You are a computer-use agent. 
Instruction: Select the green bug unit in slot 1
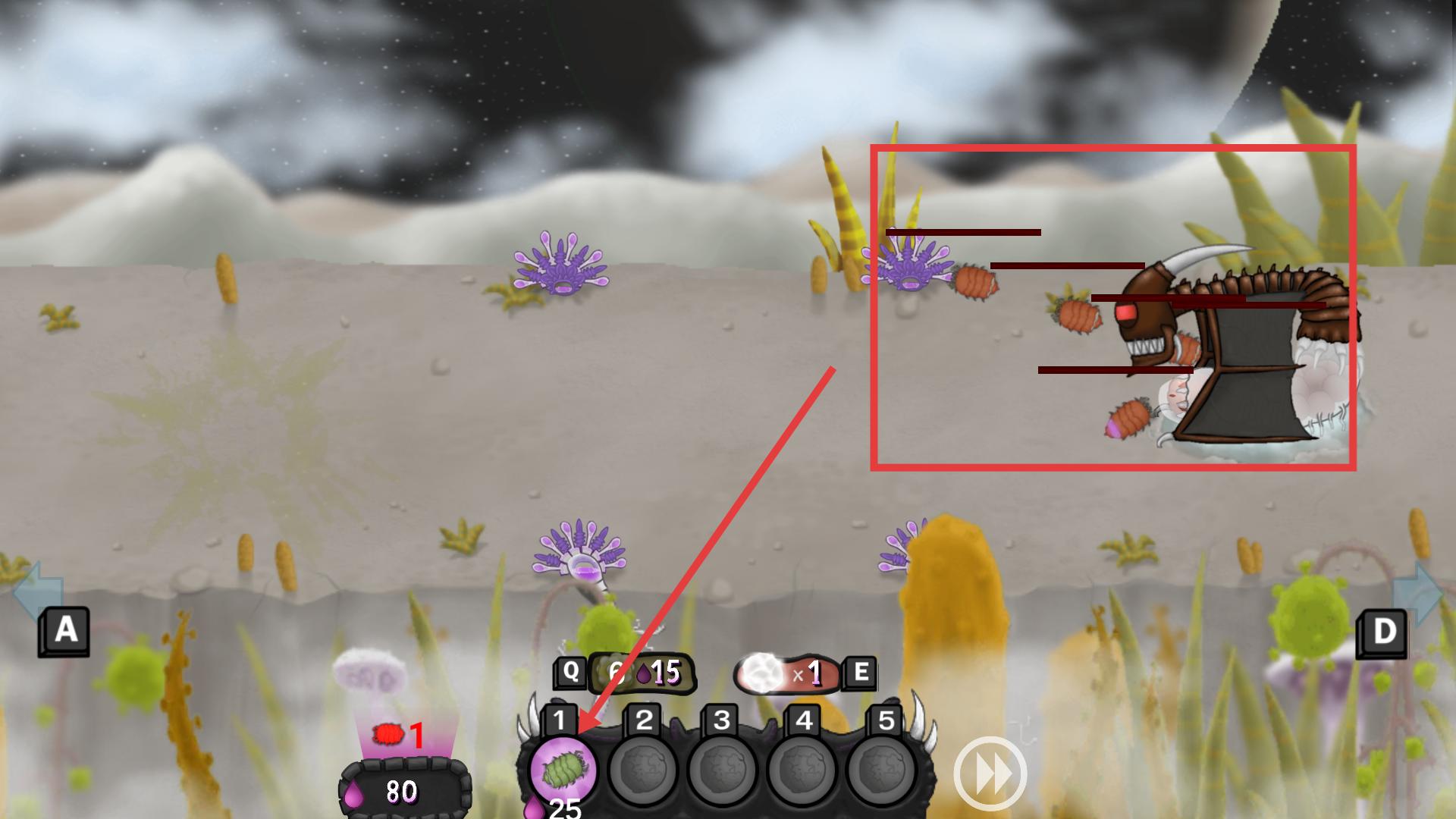pyautogui.click(x=563, y=769)
